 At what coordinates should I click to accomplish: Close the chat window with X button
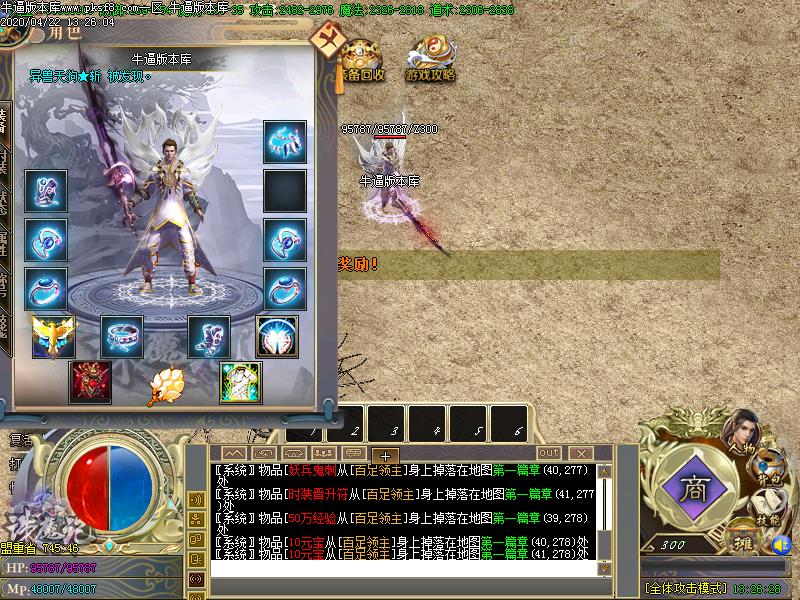582,453
